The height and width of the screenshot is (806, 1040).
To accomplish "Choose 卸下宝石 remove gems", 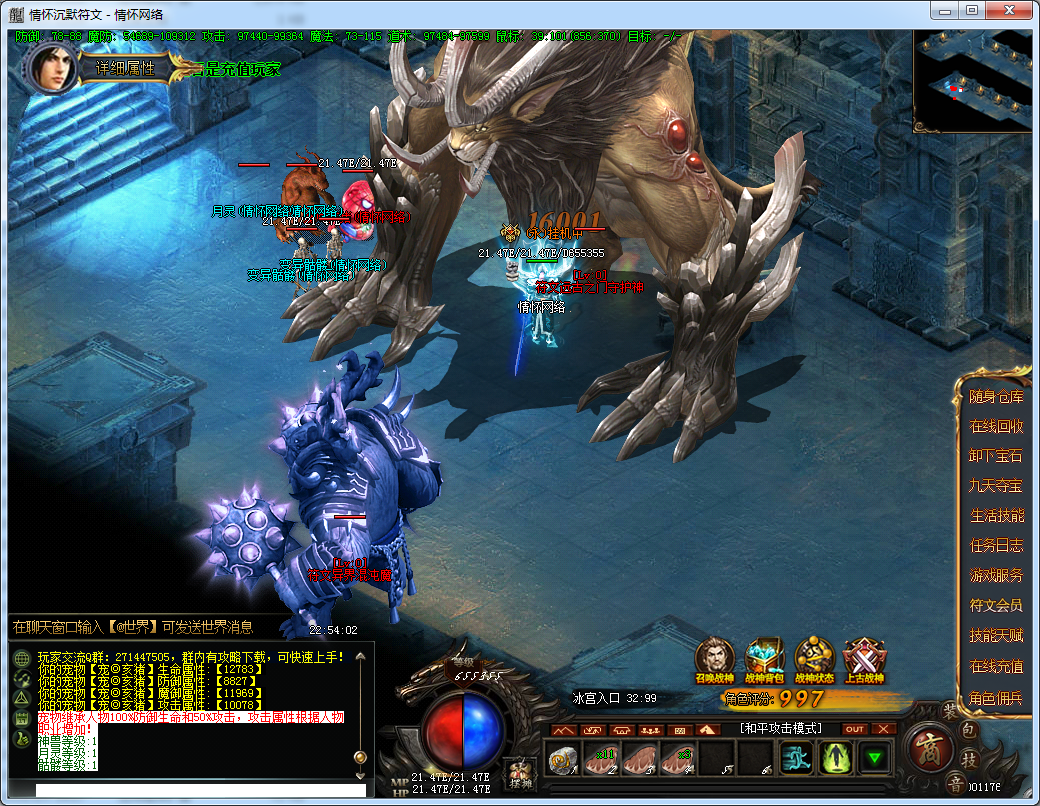I will tap(996, 456).
